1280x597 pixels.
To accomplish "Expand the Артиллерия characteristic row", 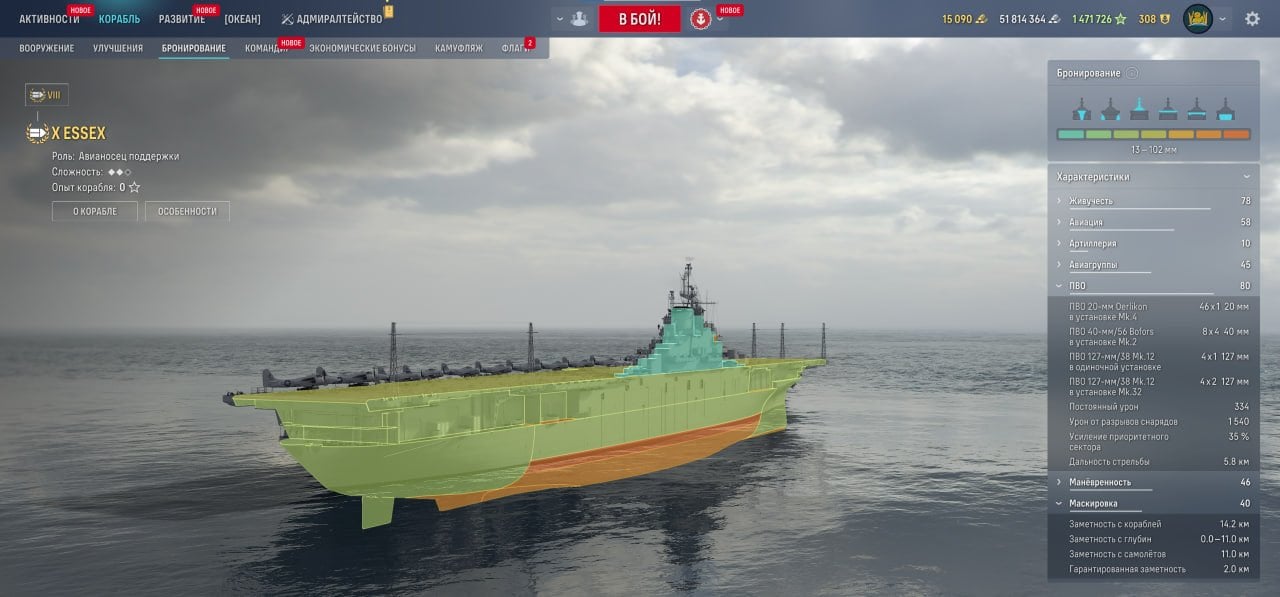I will [1091, 243].
